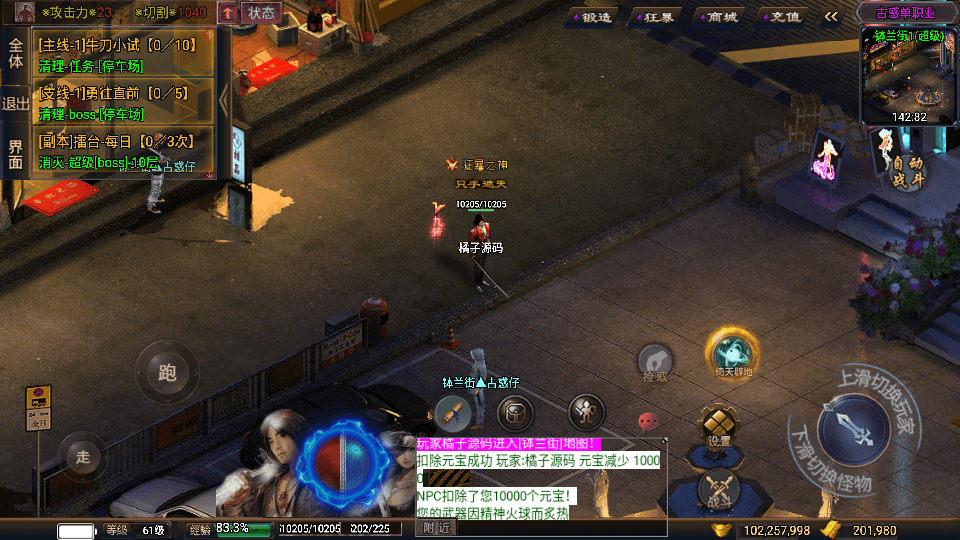This screenshot has height=540, width=960.
Task: Open the 充值 recharge menu
Action: click(783, 16)
